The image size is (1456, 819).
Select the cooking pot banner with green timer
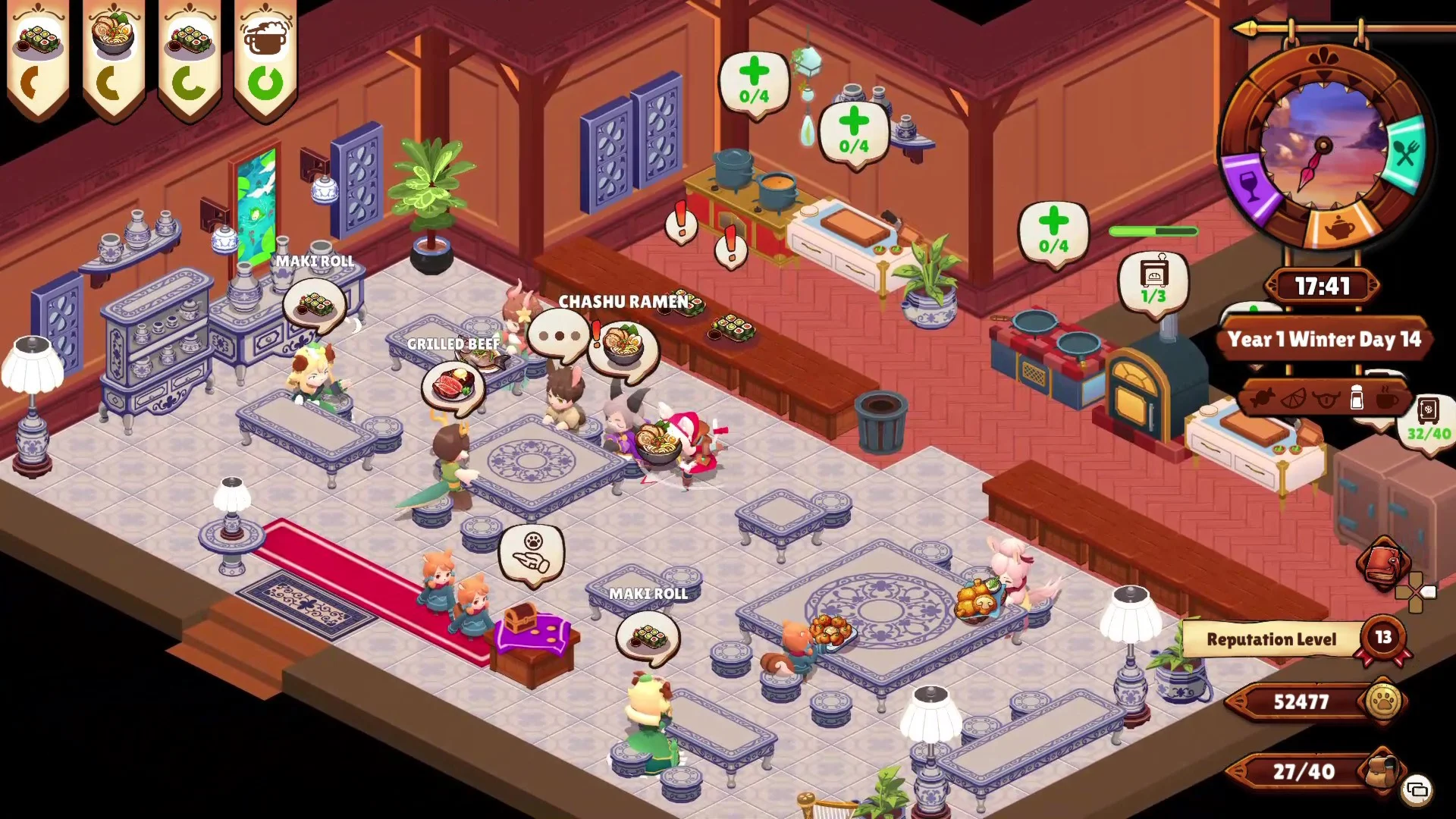[265, 59]
